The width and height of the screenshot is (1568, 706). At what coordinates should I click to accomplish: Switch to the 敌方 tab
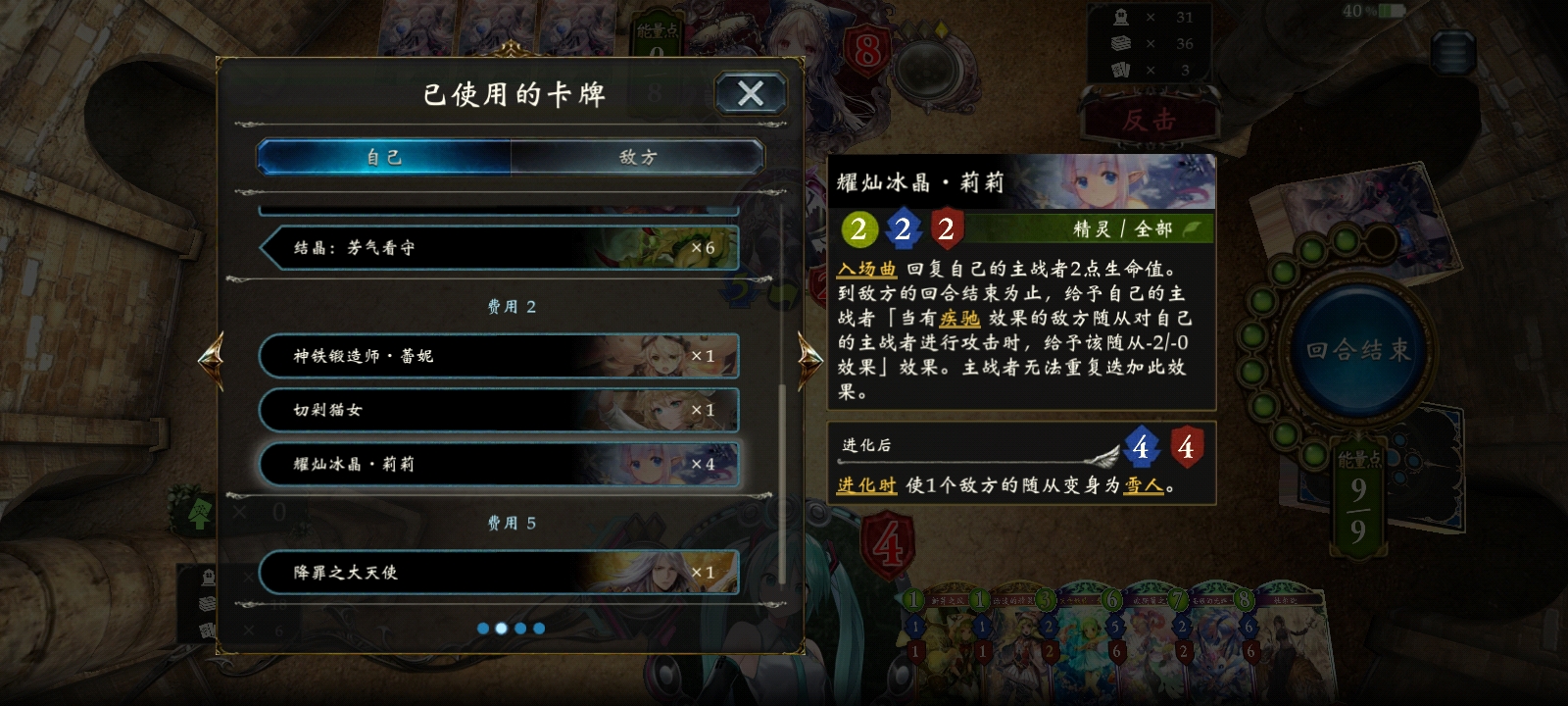pyautogui.click(x=636, y=157)
